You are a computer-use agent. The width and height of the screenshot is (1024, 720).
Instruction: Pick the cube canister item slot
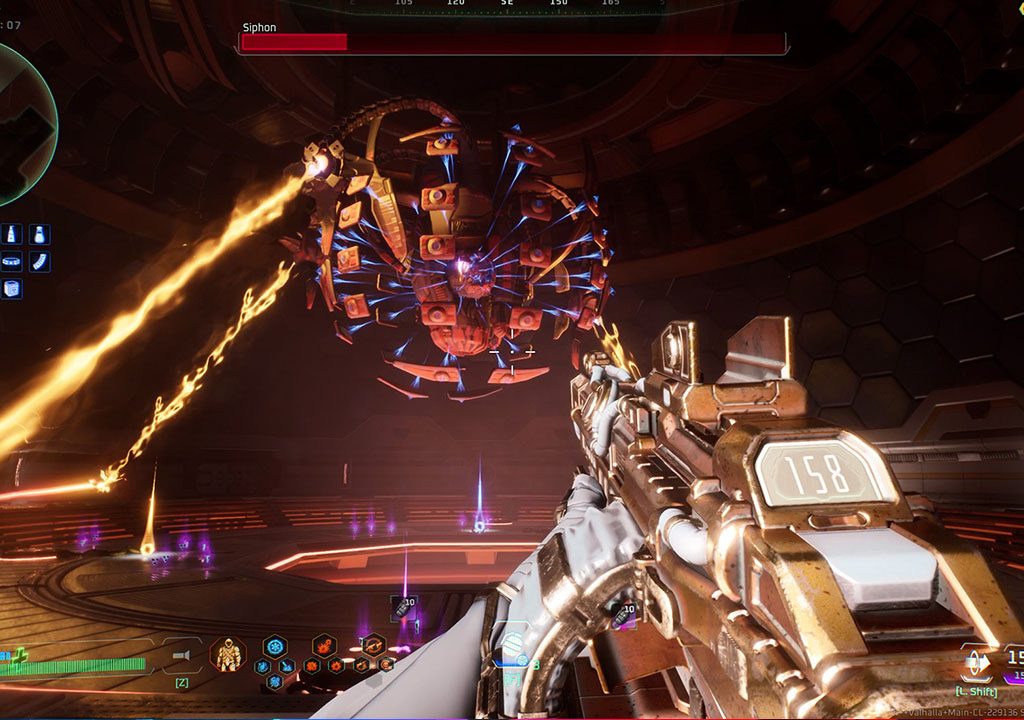tap(12, 289)
